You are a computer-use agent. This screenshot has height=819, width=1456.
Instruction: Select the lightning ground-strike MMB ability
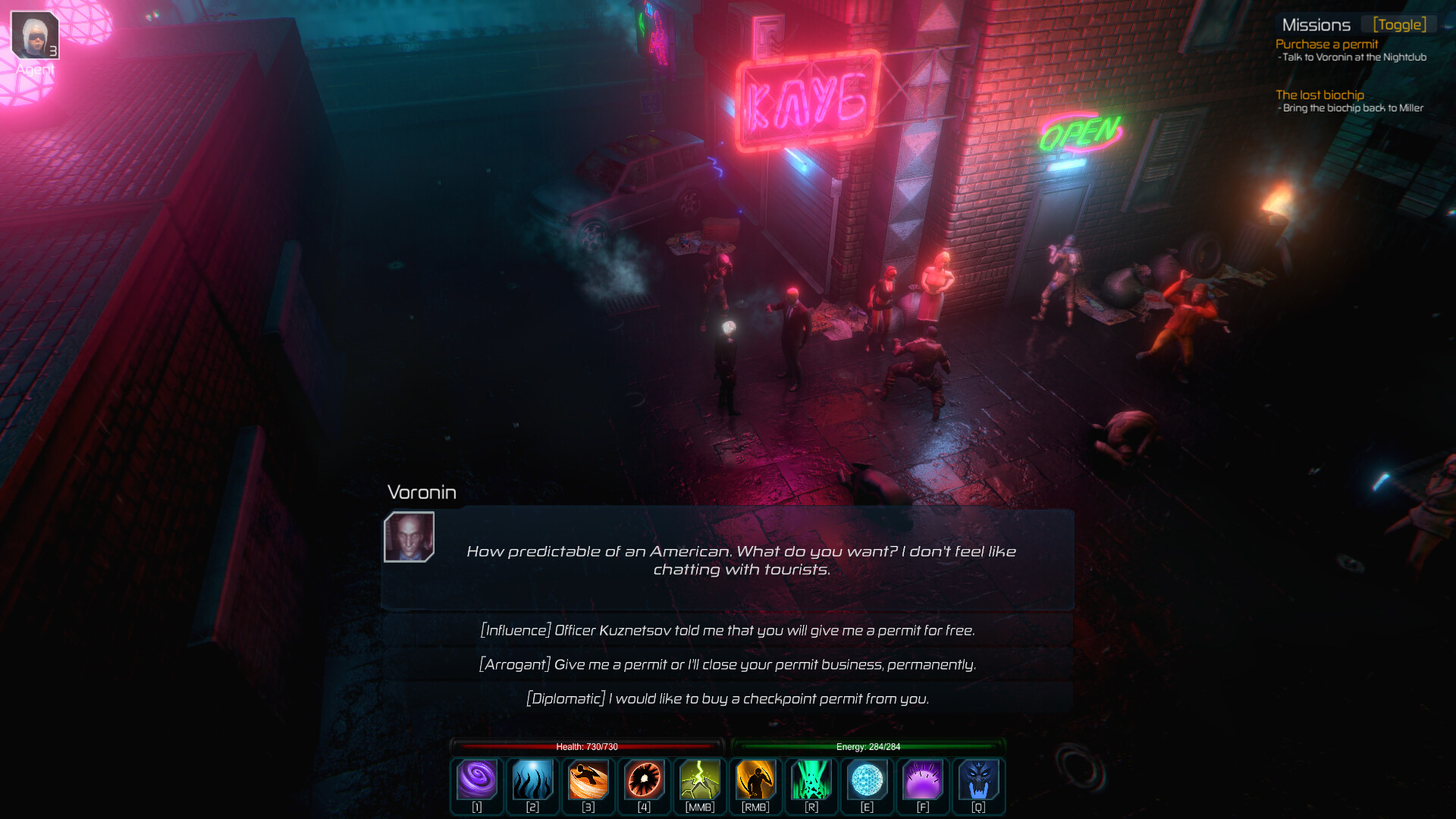tap(699, 786)
